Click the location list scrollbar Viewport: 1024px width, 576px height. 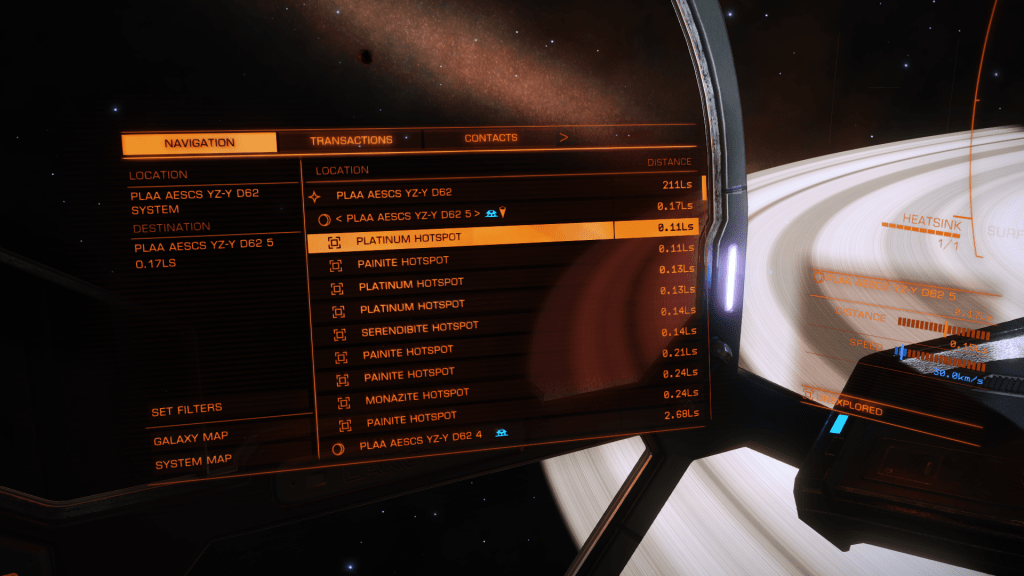[704, 188]
